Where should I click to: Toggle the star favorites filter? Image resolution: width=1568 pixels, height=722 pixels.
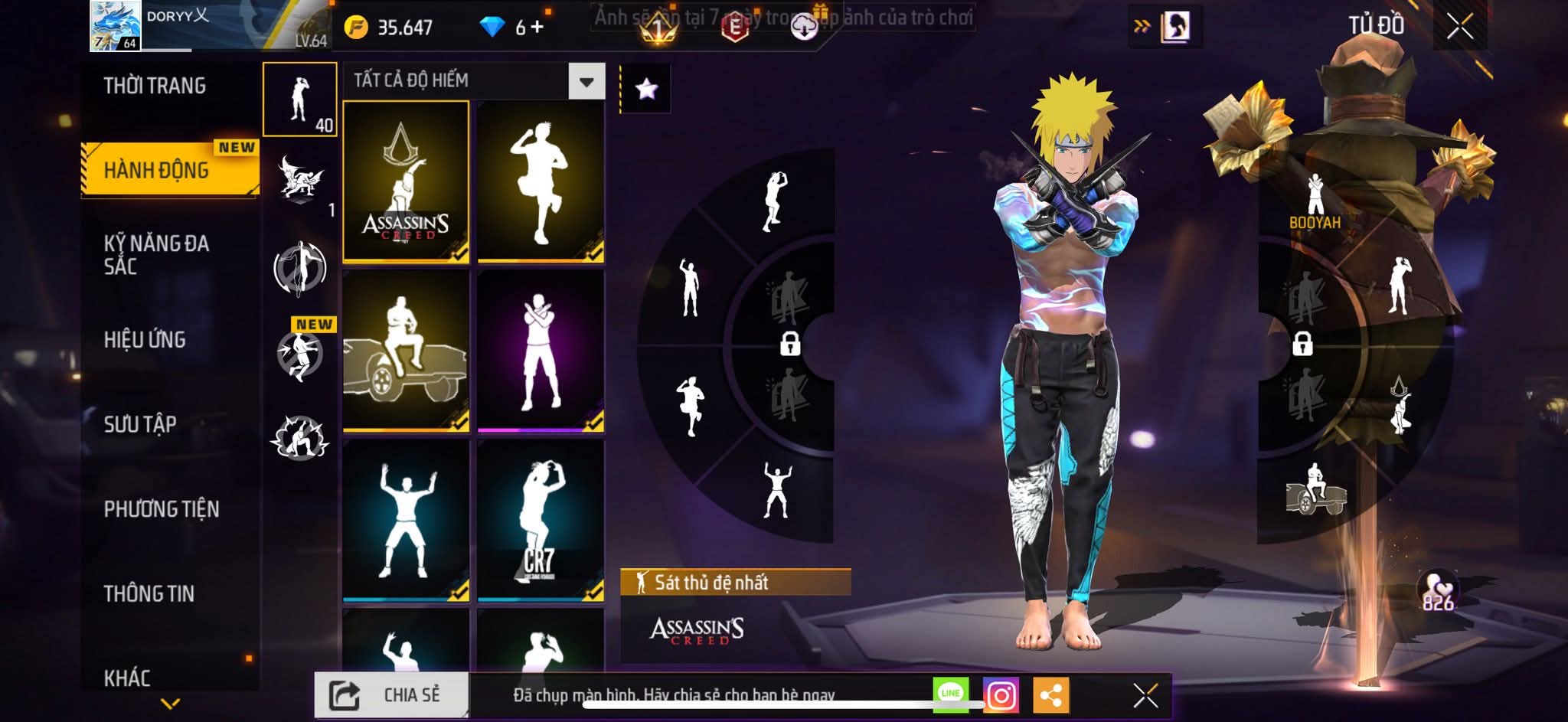coord(646,89)
